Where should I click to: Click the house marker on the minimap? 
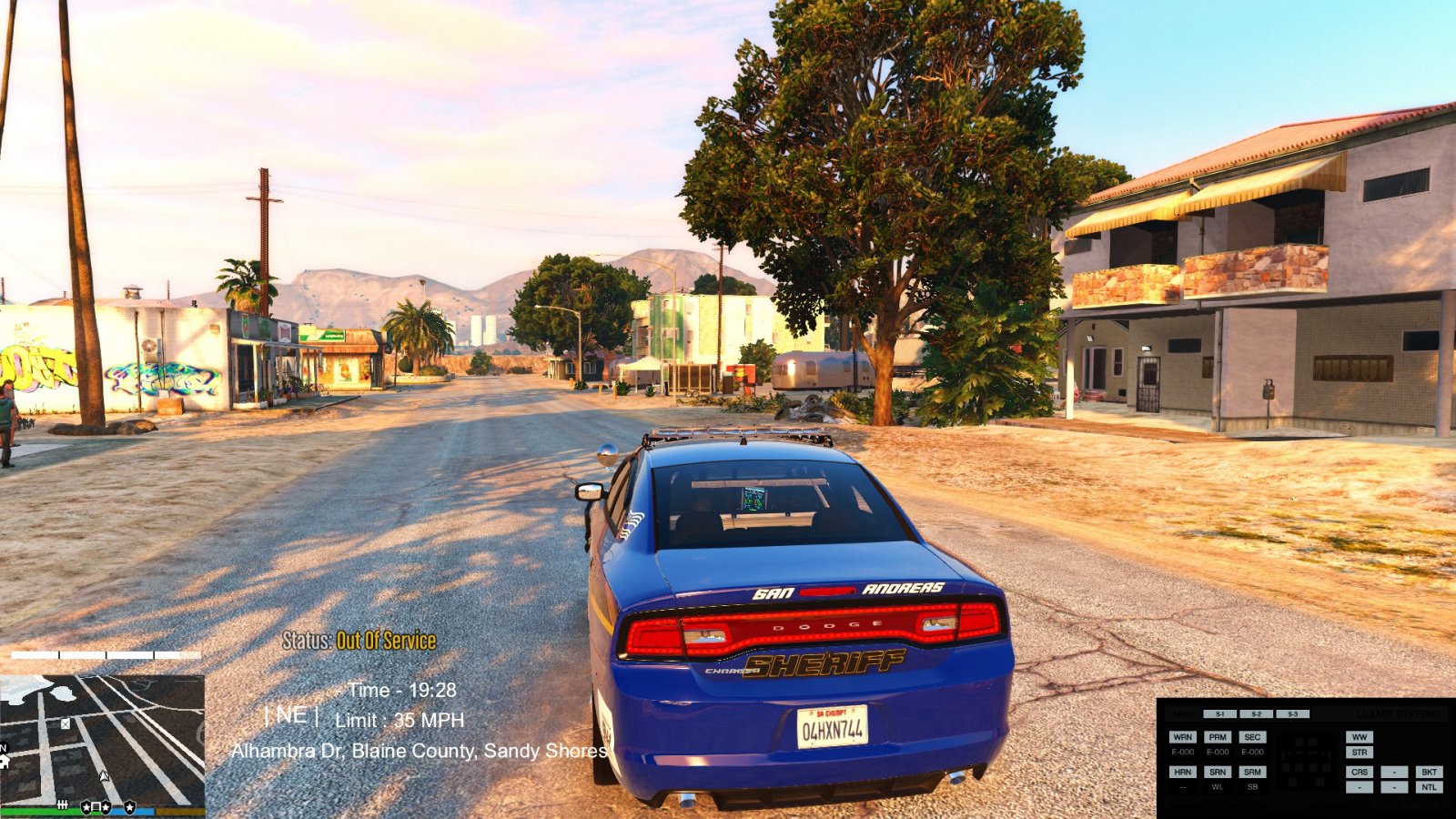4,761
